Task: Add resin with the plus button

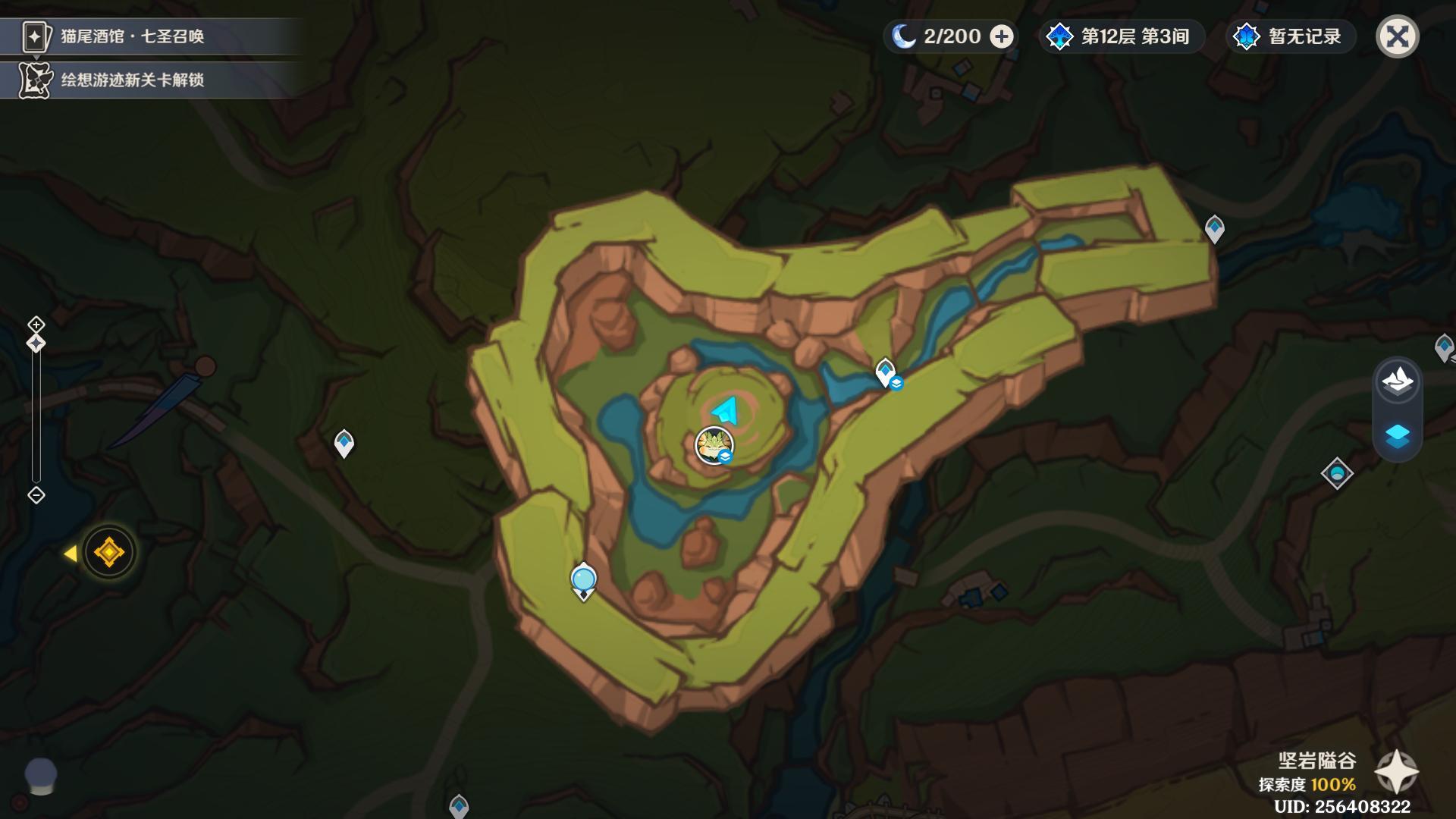Action: coord(1002,36)
